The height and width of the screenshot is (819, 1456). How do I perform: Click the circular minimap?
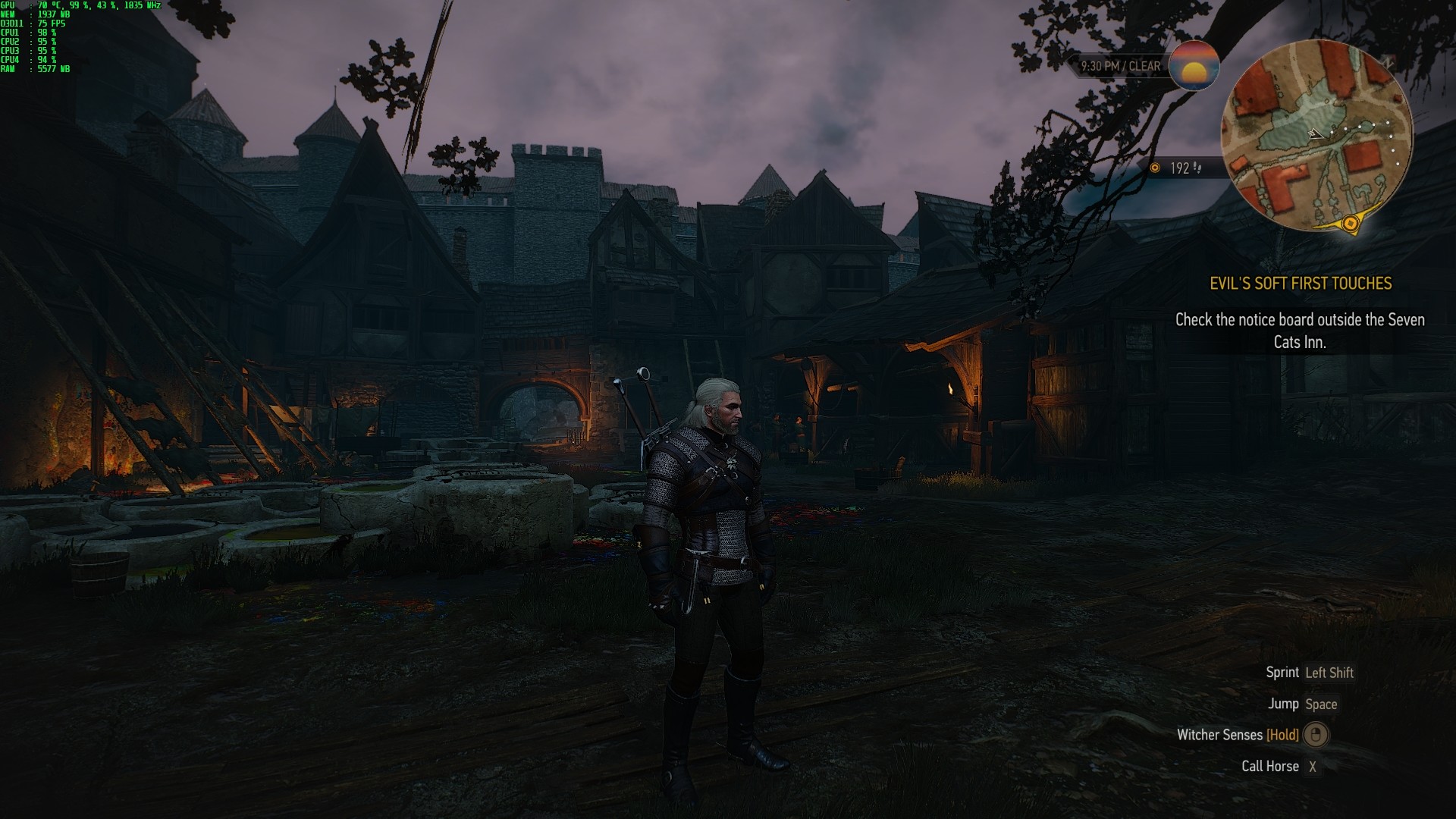click(x=1316, y=136)
